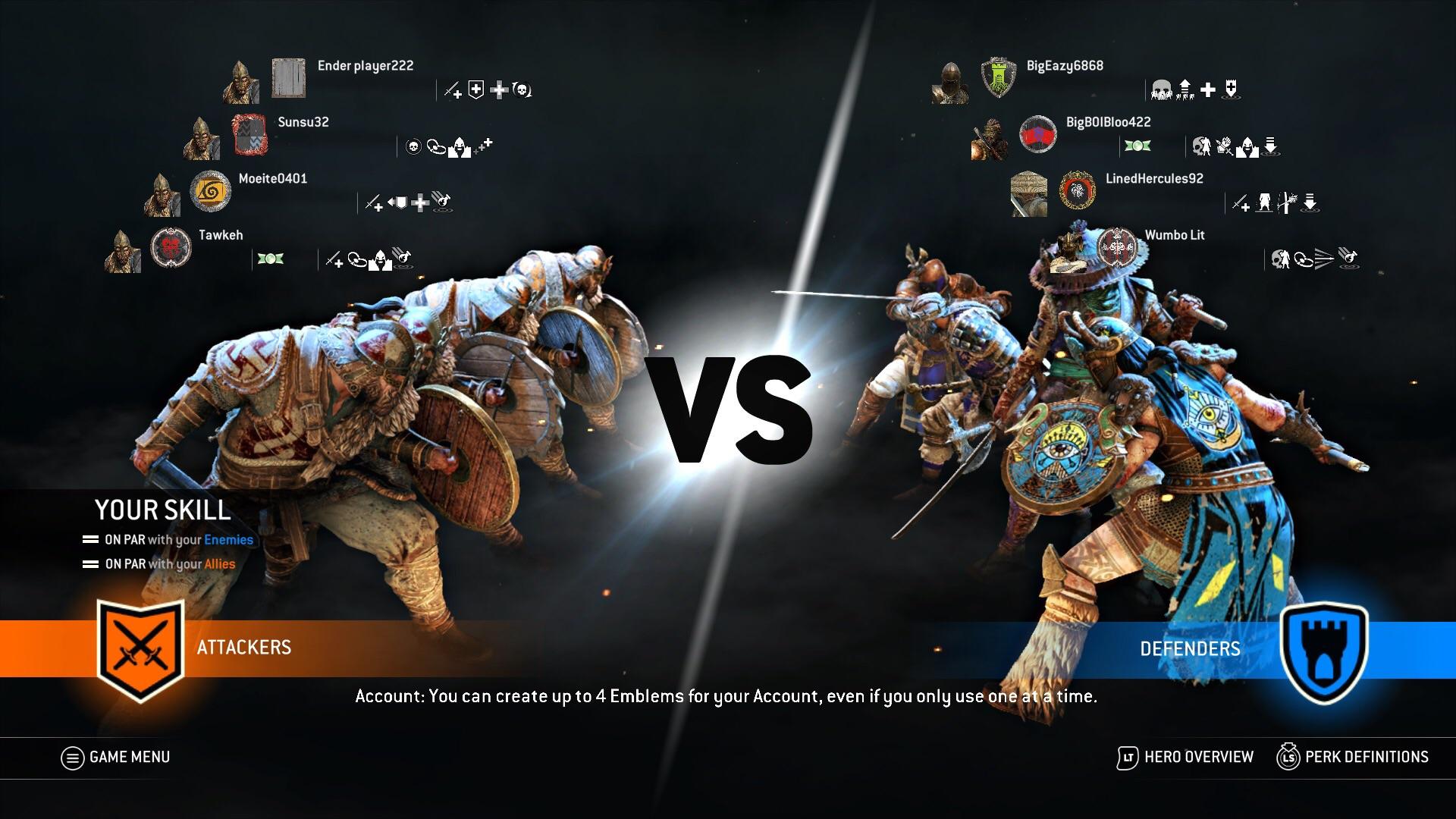This screenshot has width=1456, height=819.
Task: Expand the Game Menu
Action: coord(115,756)
